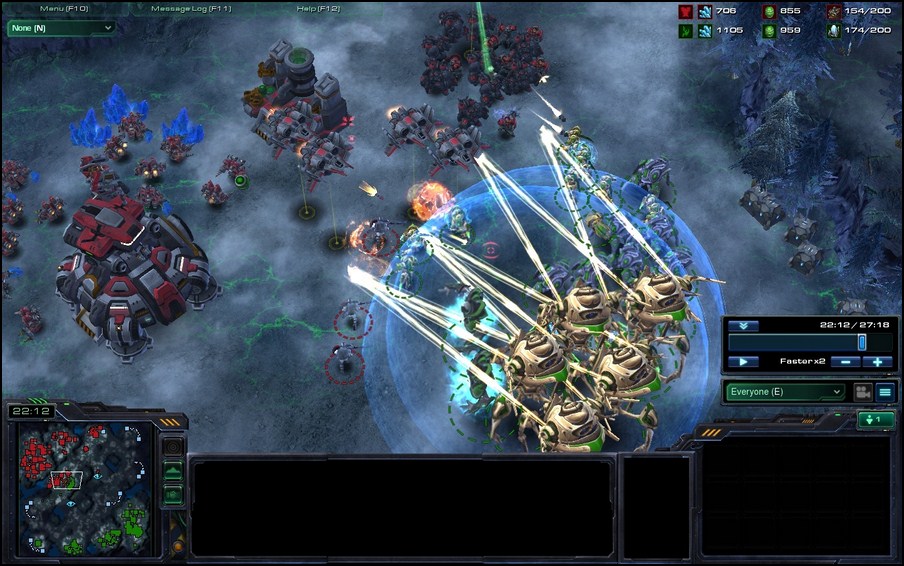Play the replay
This screenshot has height=566, width=904.
[743, 361]
